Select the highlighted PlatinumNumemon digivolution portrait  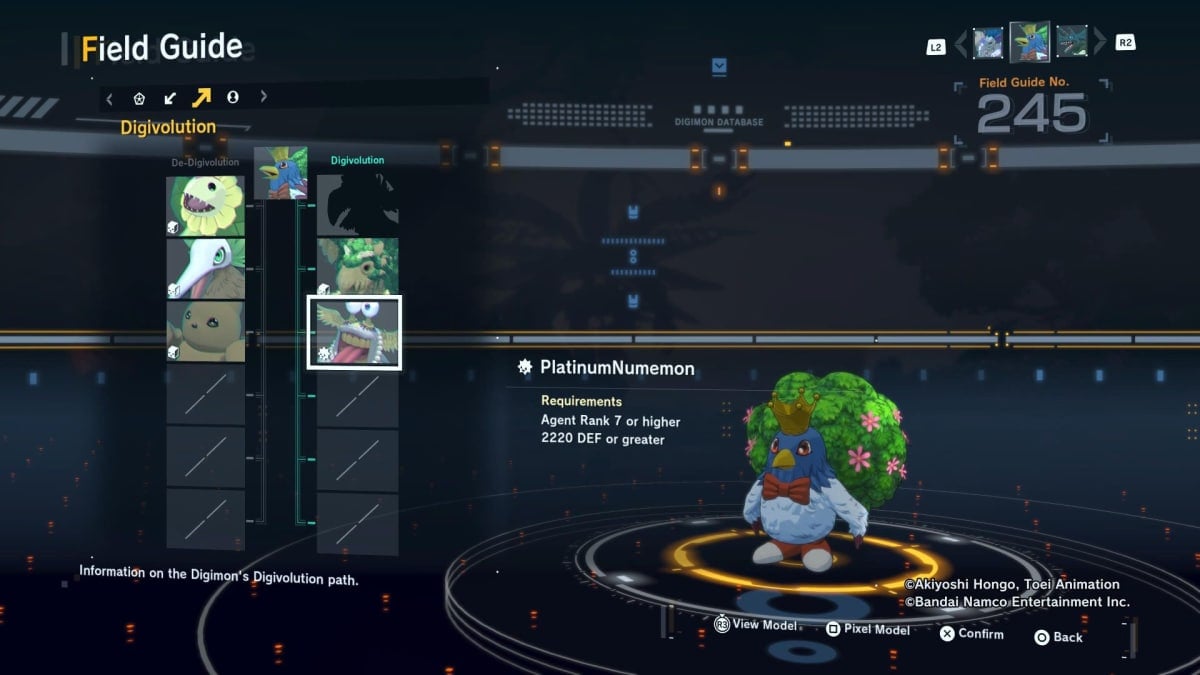[x=354, y=332]
